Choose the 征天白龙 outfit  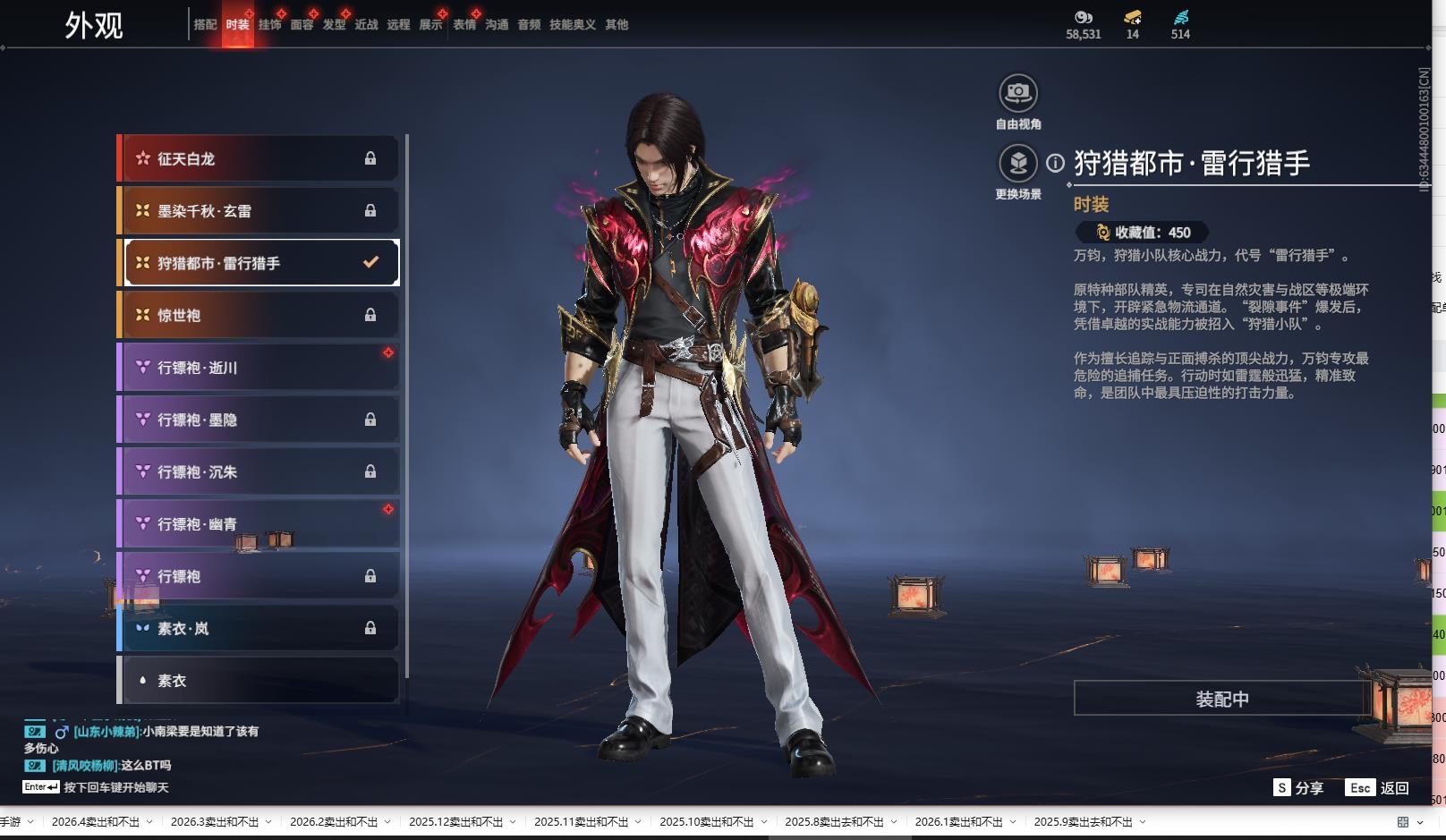click(x=259, y=158)
